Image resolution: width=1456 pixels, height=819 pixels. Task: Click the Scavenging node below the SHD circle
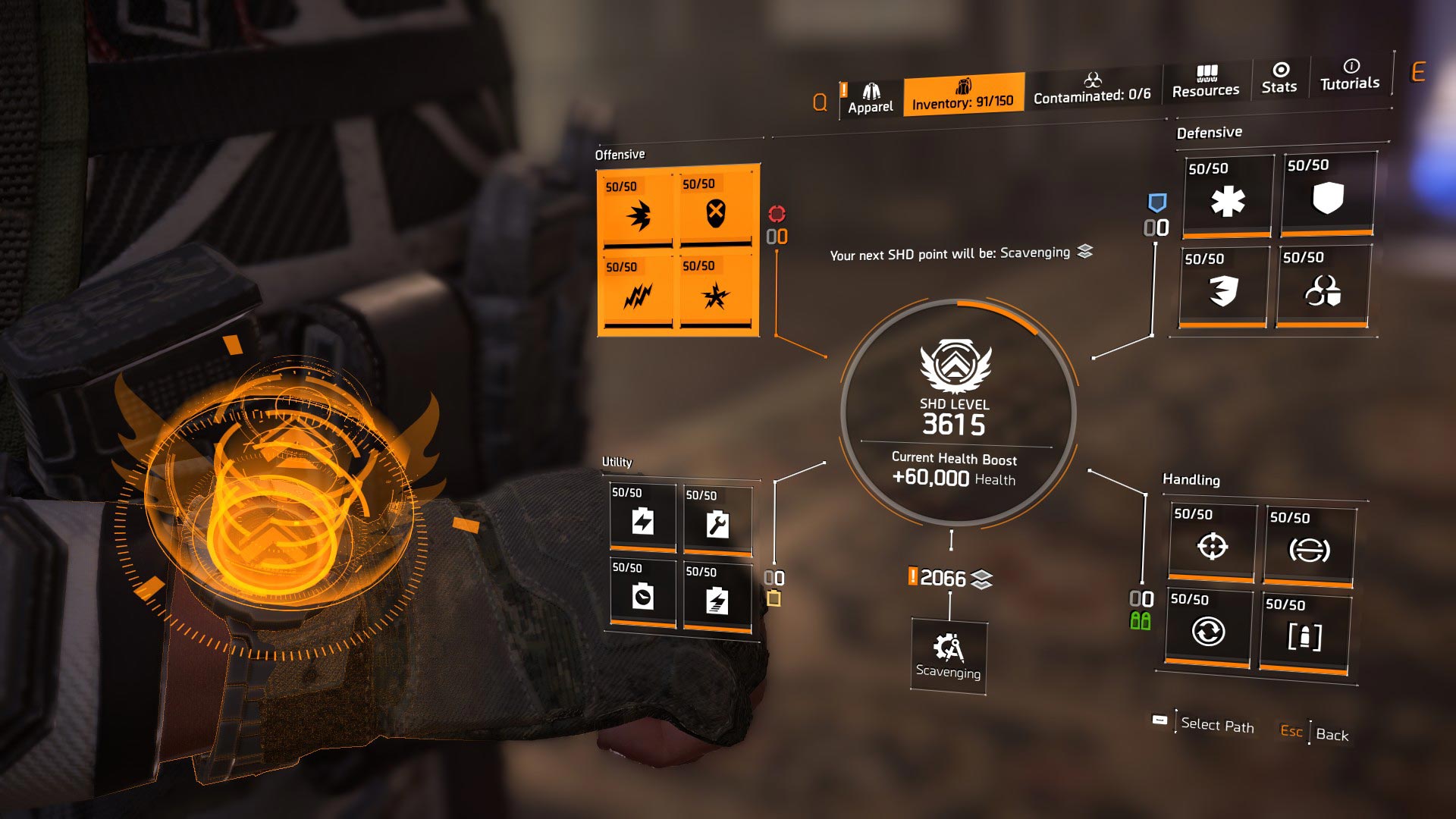tap(949, 656)
